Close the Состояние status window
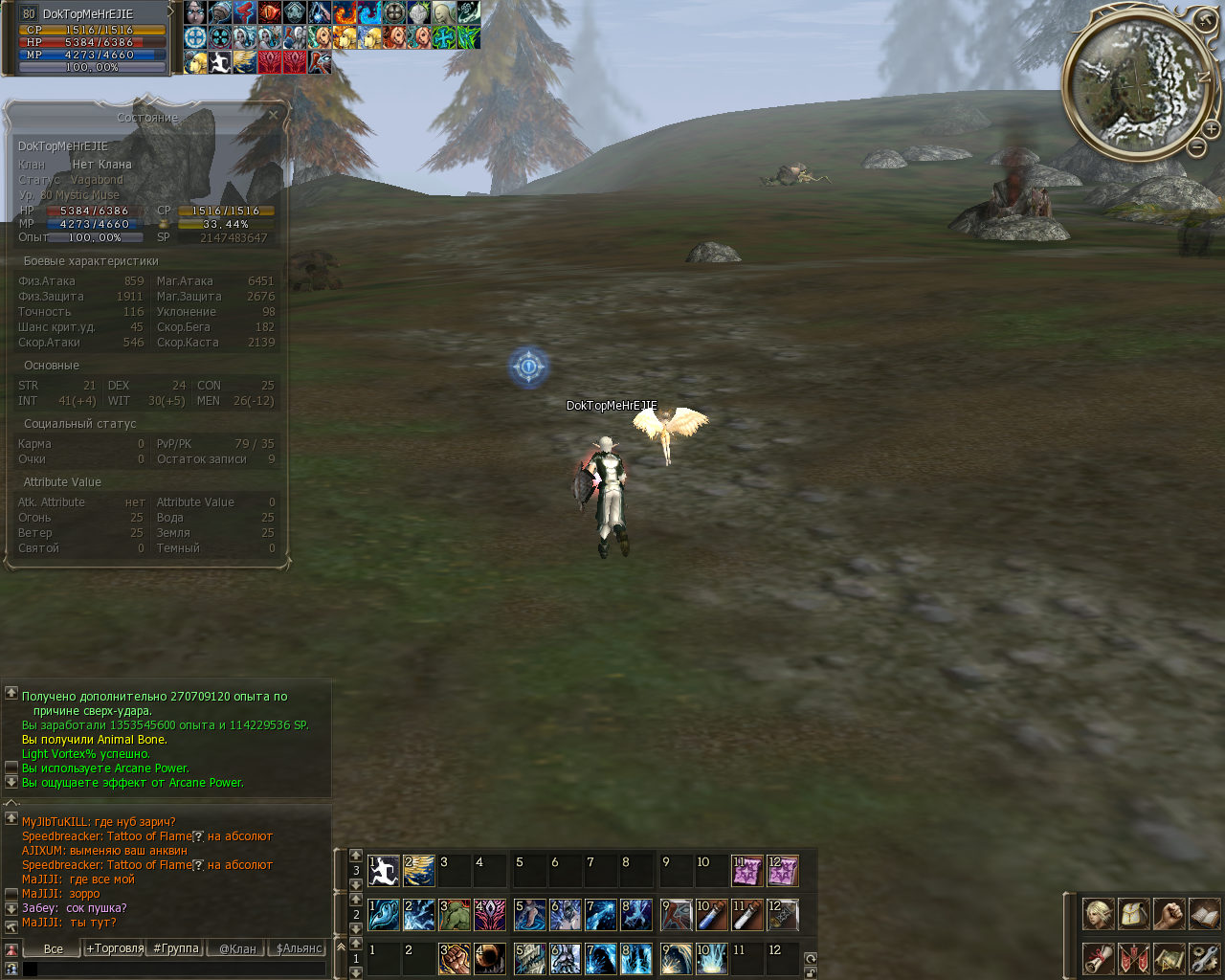 [x=273, y=116]
